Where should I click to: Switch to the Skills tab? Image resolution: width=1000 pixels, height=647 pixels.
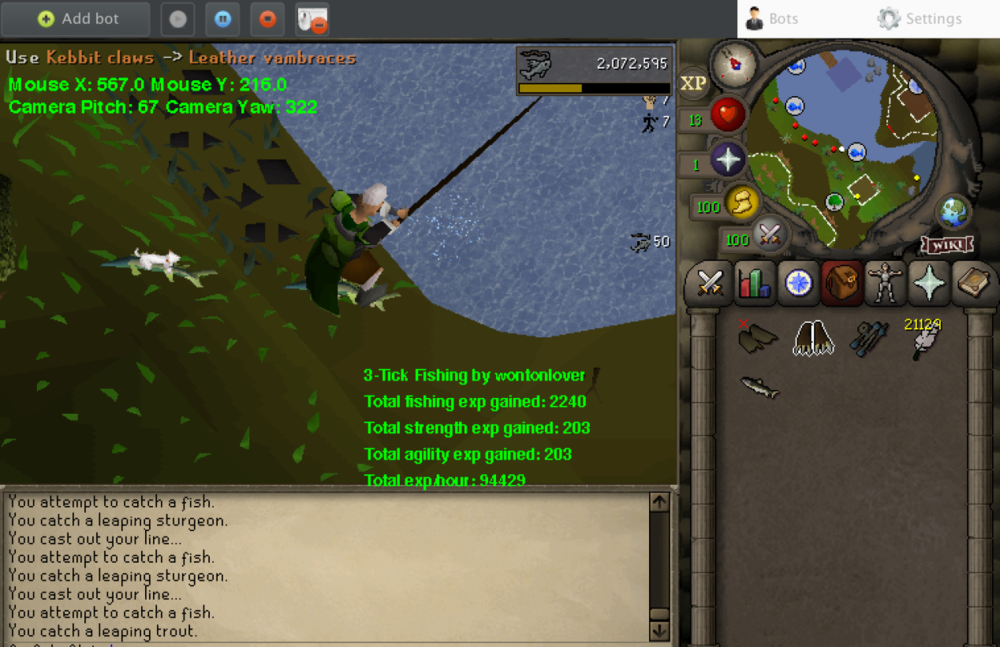click(755, 284)
